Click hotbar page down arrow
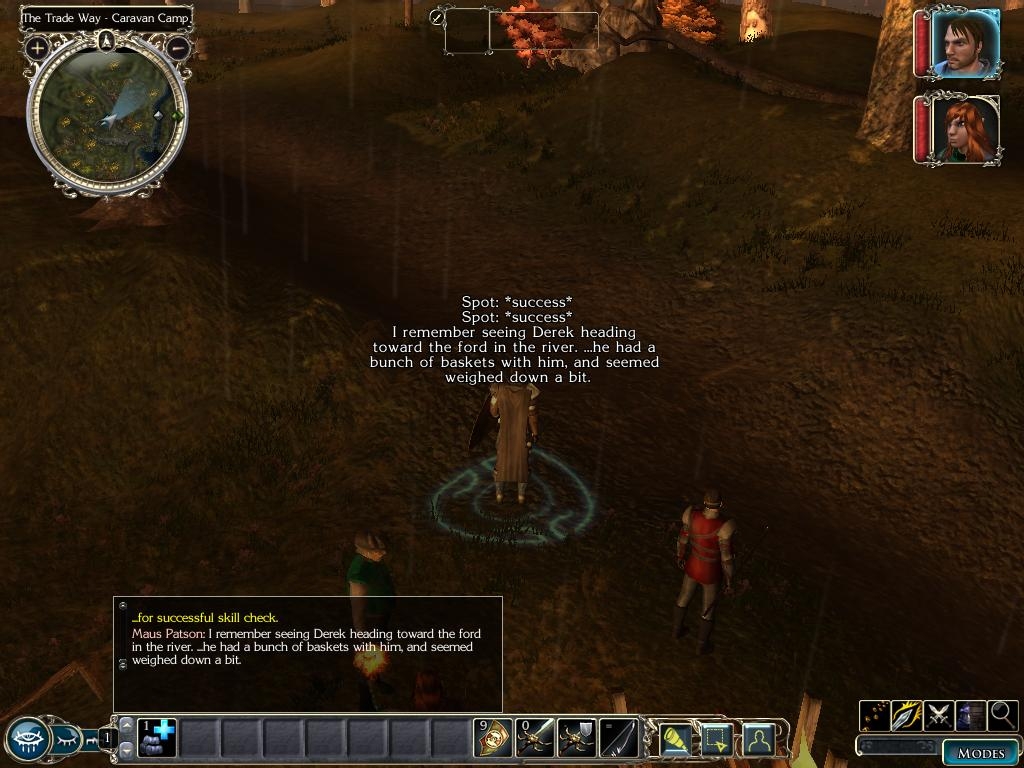 pyautogui.click(x=126, y=750)
